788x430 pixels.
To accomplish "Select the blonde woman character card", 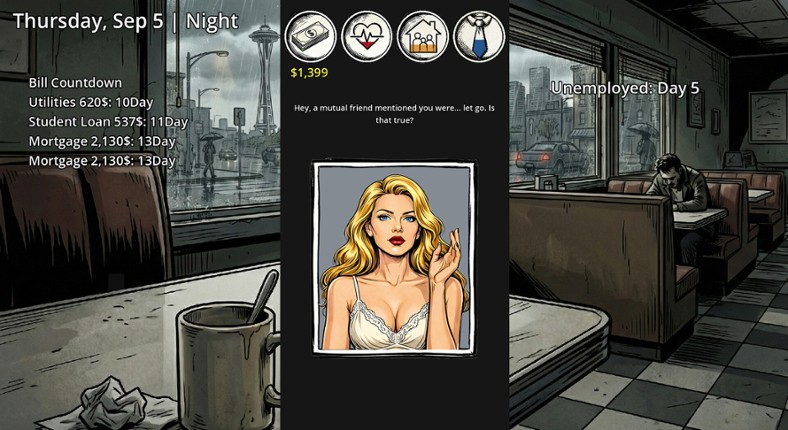I will (x=394, y=258).
